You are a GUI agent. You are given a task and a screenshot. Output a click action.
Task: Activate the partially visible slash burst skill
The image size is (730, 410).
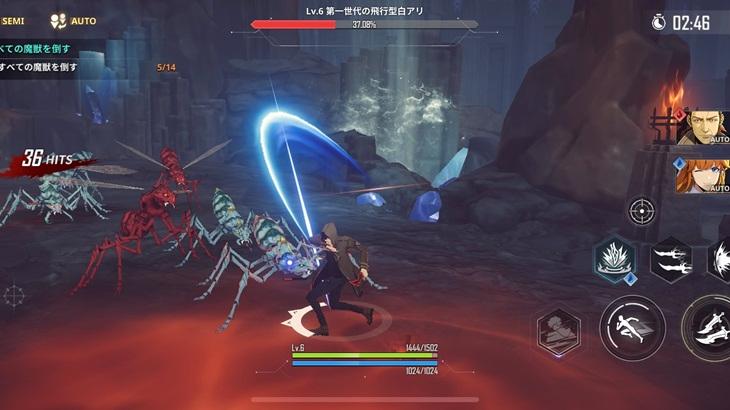coord(720,260)
